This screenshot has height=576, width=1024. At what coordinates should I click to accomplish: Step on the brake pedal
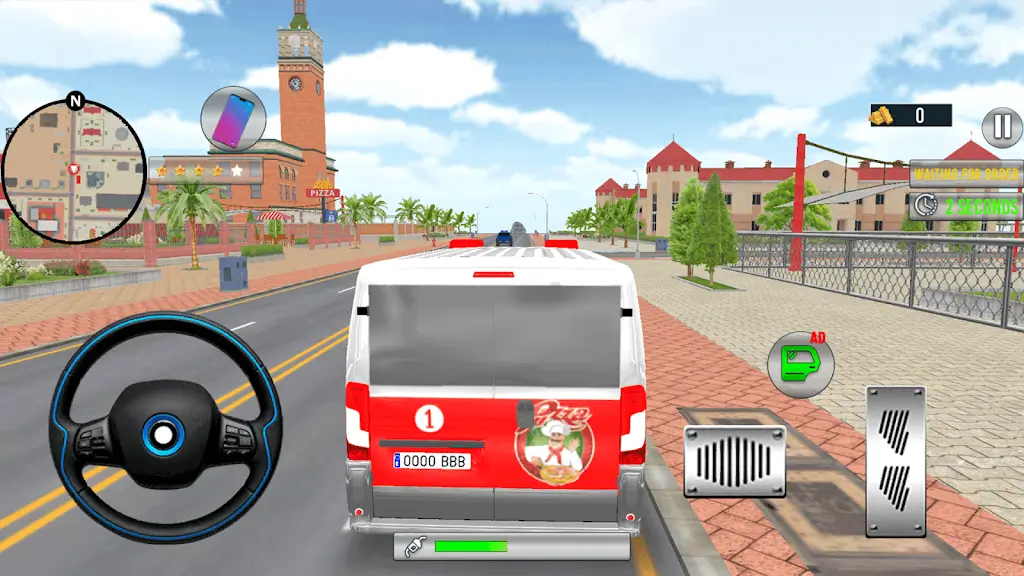tap(734, 461)
